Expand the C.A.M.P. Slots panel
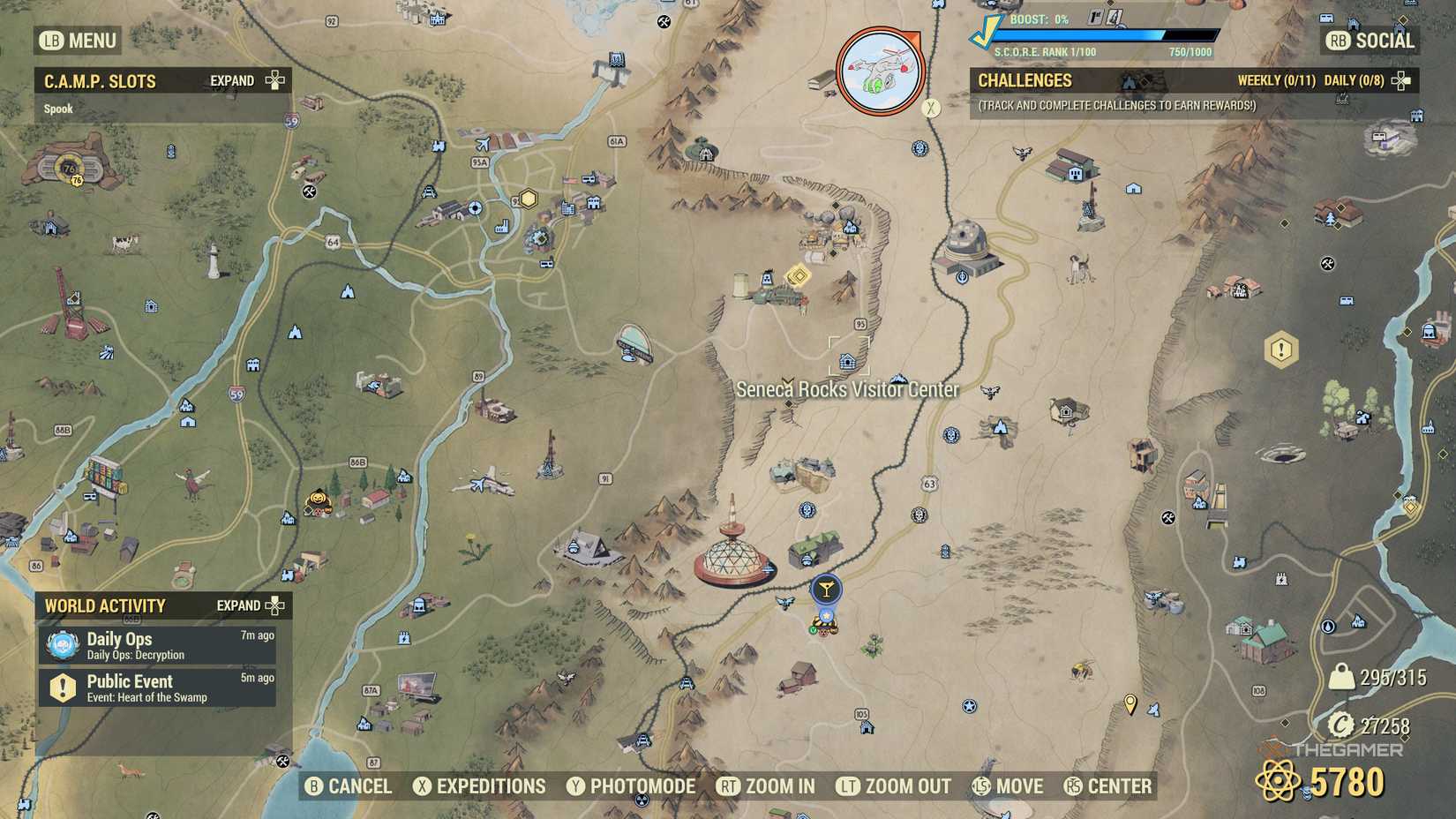The width and height of the screenshot is (1456, 819). [x=274, y=80]
